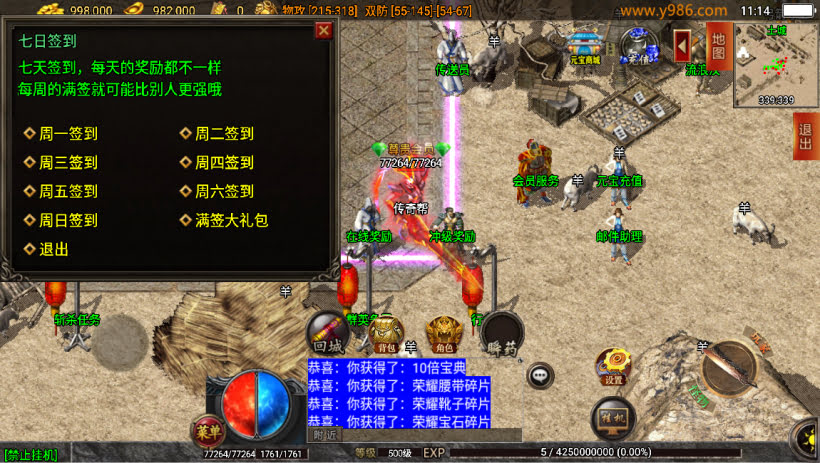
Task: Pick the 周四签到 option
Action: (x=223, y=163)
